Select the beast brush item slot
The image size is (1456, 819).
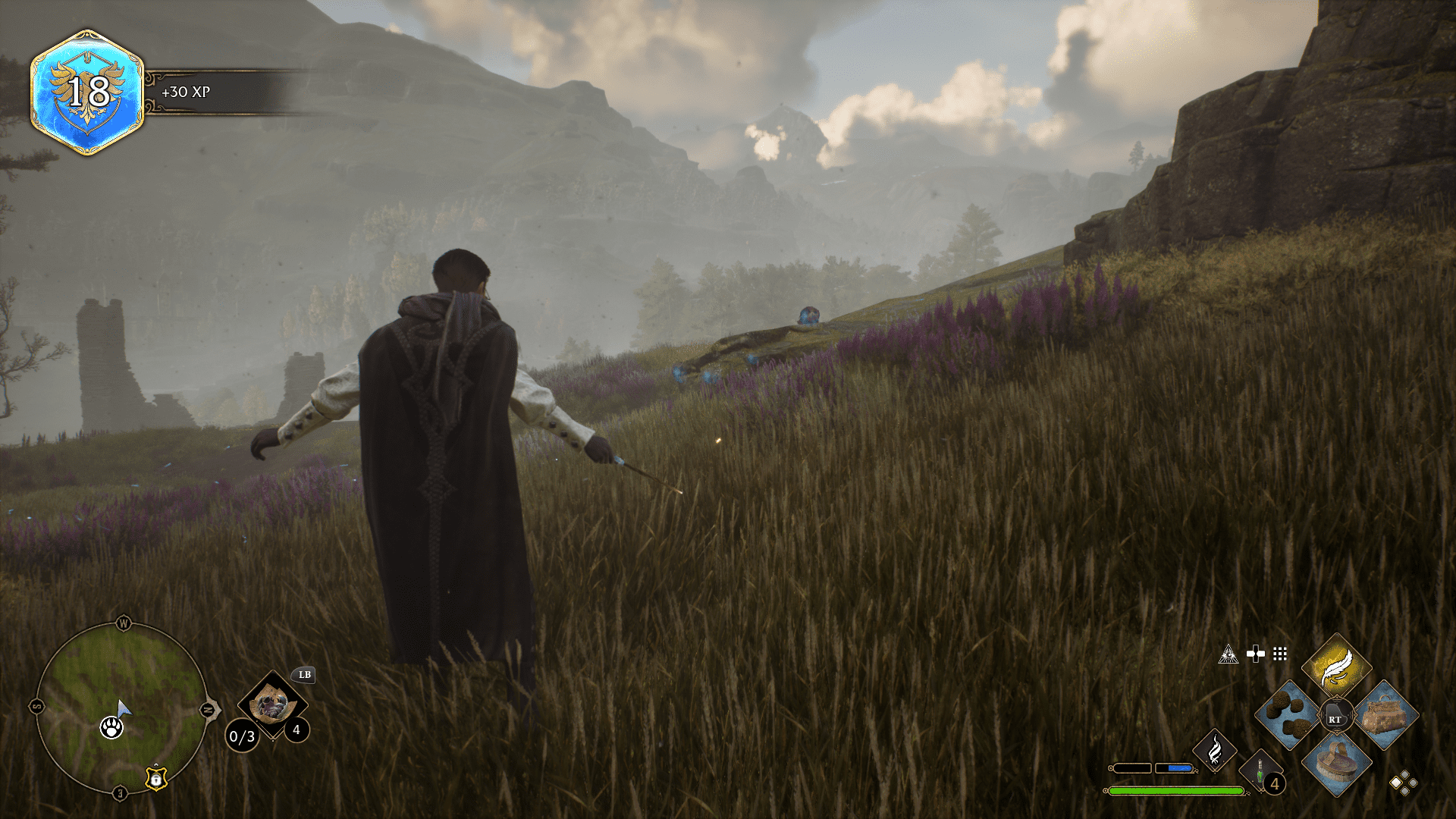coord(1336,763)
